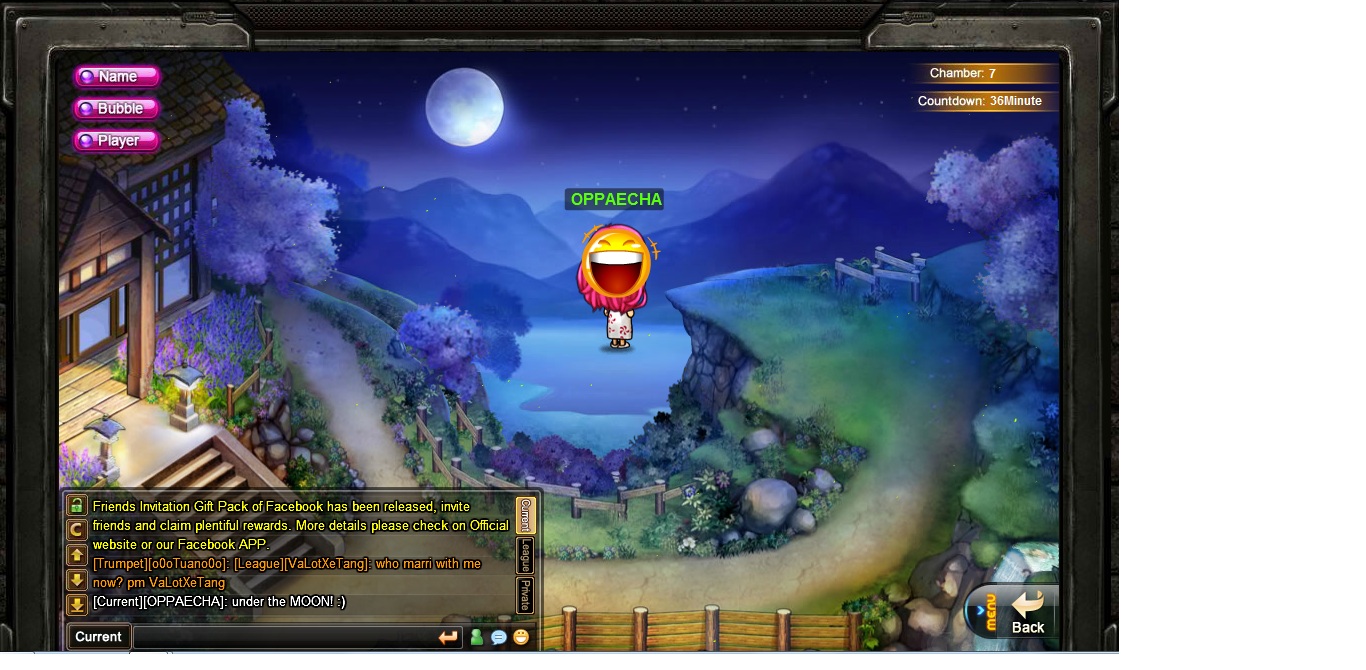This screenshot has width=1366, height=670.
Task: Toggle the Player display button
Action: tap(117, 141)
